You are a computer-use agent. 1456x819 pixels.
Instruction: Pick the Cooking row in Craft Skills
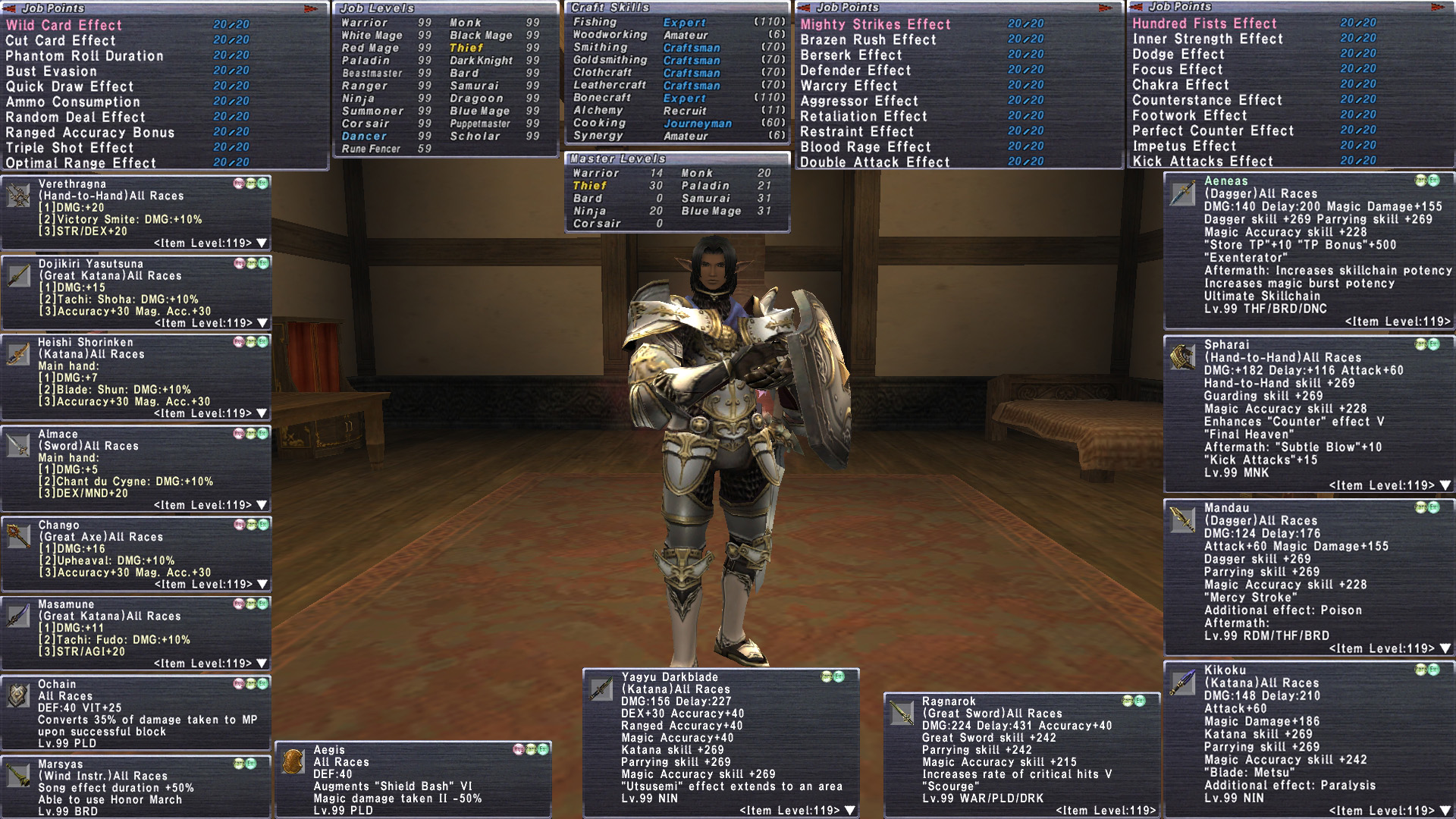point(599,123)
